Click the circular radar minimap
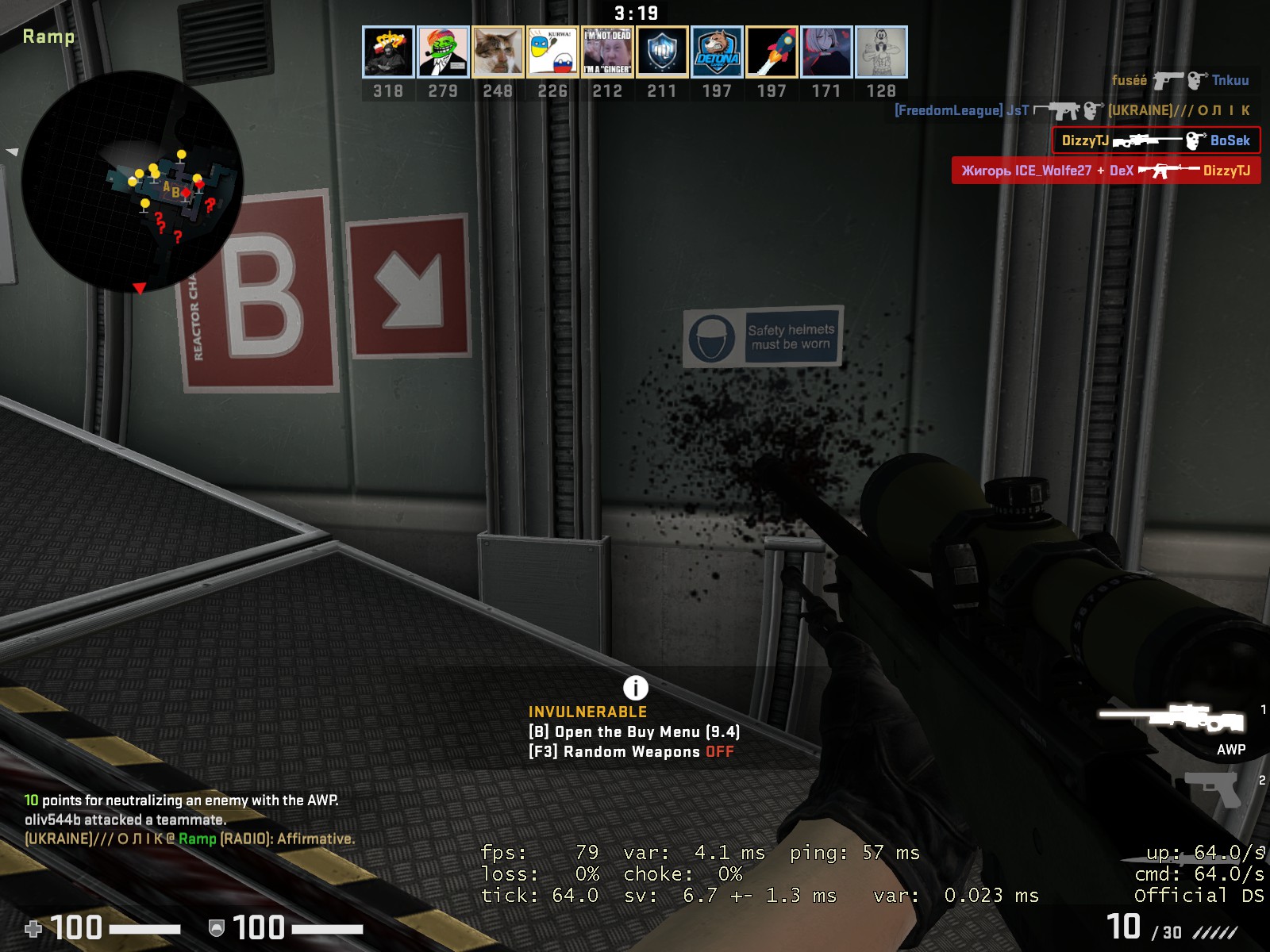Image resolution: width=1270 pixels, height=952 pixels. click(x=132, y=182)
